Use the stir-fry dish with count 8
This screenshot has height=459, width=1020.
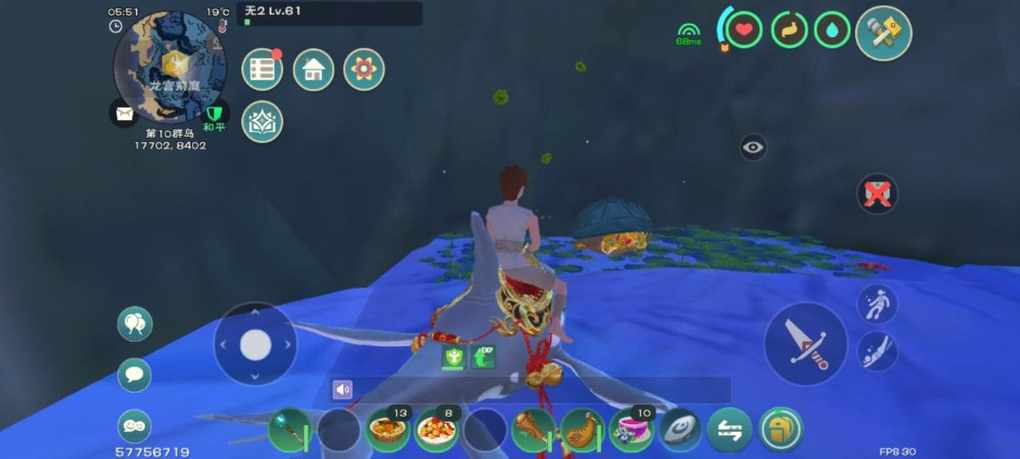tap(436, 431)
